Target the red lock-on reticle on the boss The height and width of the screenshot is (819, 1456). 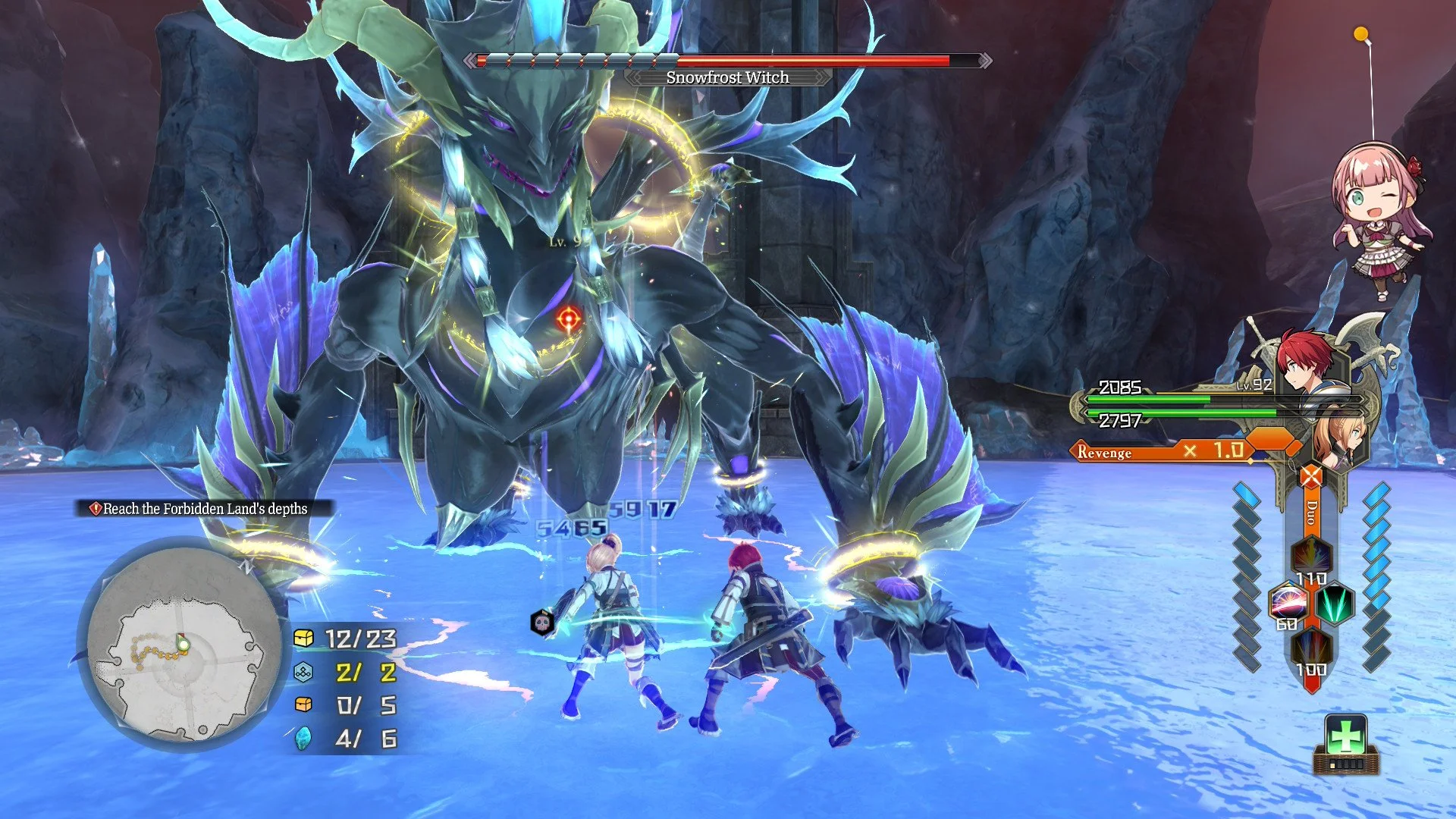pos(568,318)
